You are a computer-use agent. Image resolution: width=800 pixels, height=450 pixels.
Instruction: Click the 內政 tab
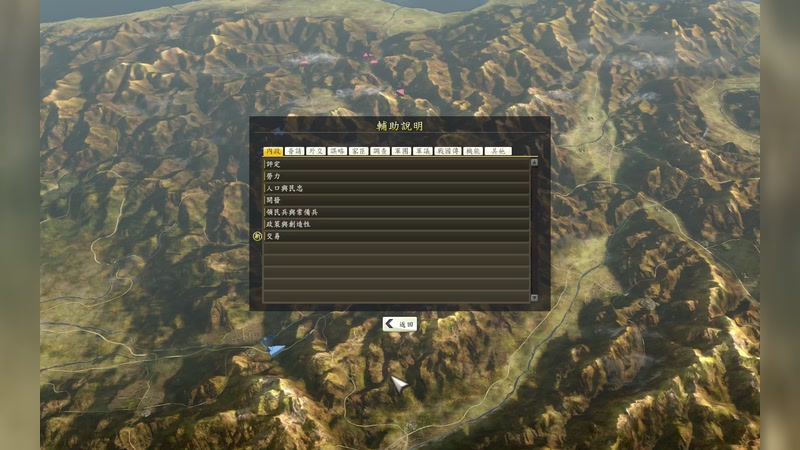[x=271, y=151]
